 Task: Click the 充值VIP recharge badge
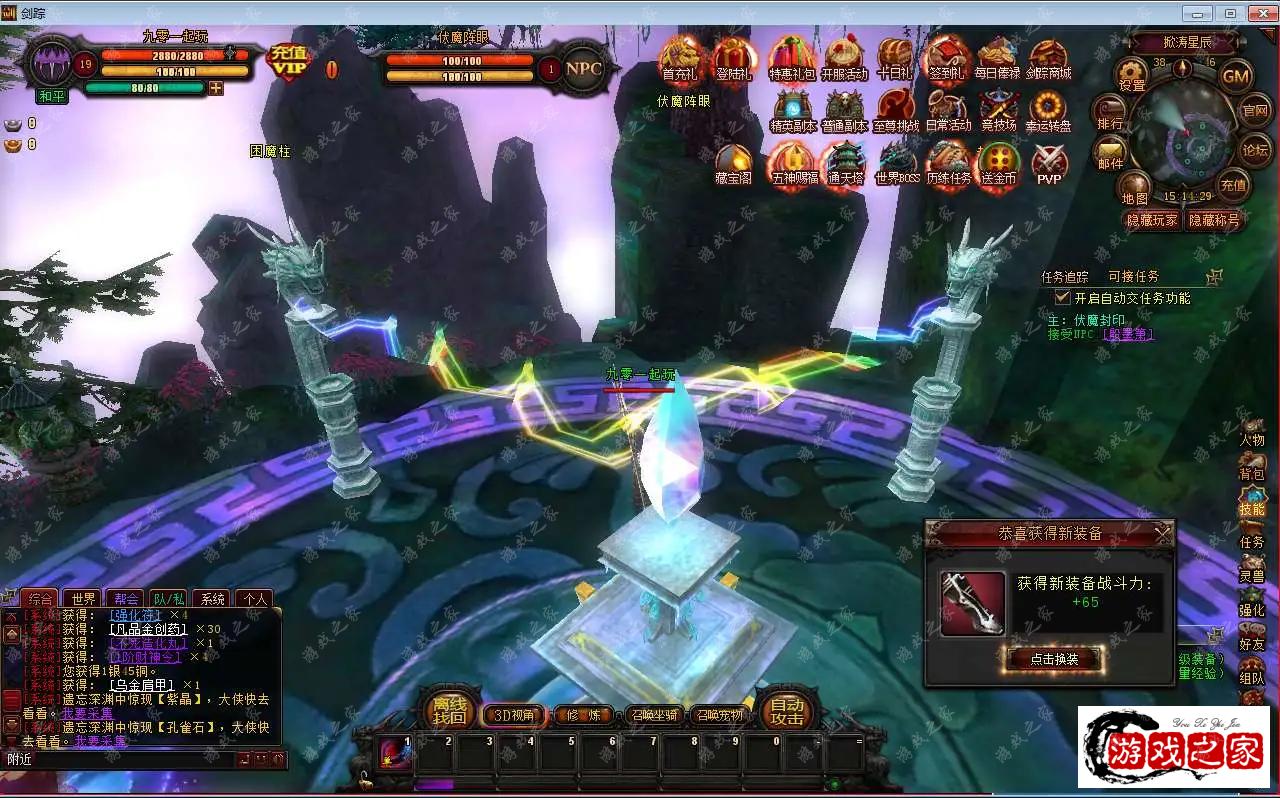[x=289, y=62]
